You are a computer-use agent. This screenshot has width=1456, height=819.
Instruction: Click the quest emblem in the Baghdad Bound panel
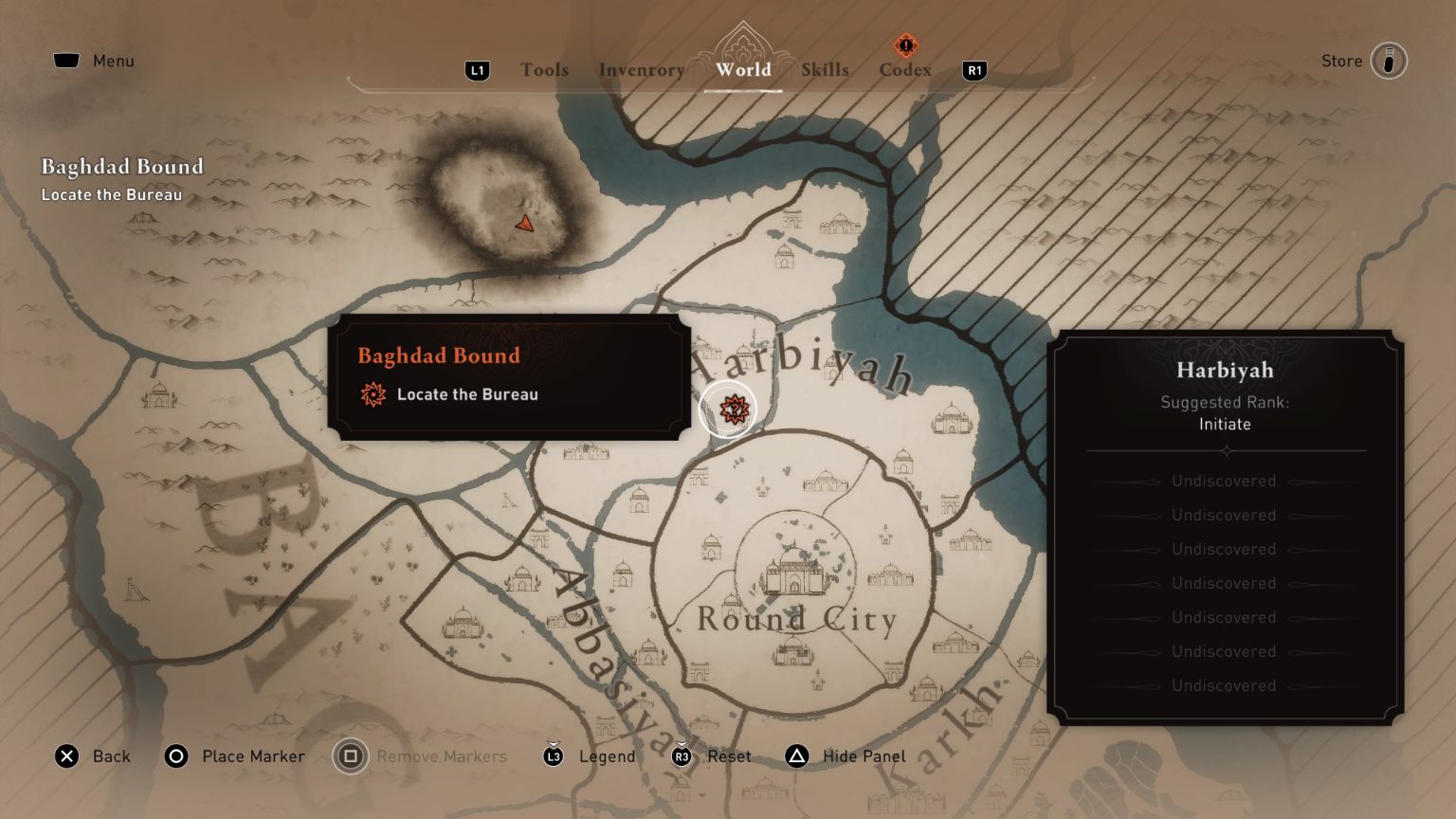pyautogui.click(x=372, y=396)
